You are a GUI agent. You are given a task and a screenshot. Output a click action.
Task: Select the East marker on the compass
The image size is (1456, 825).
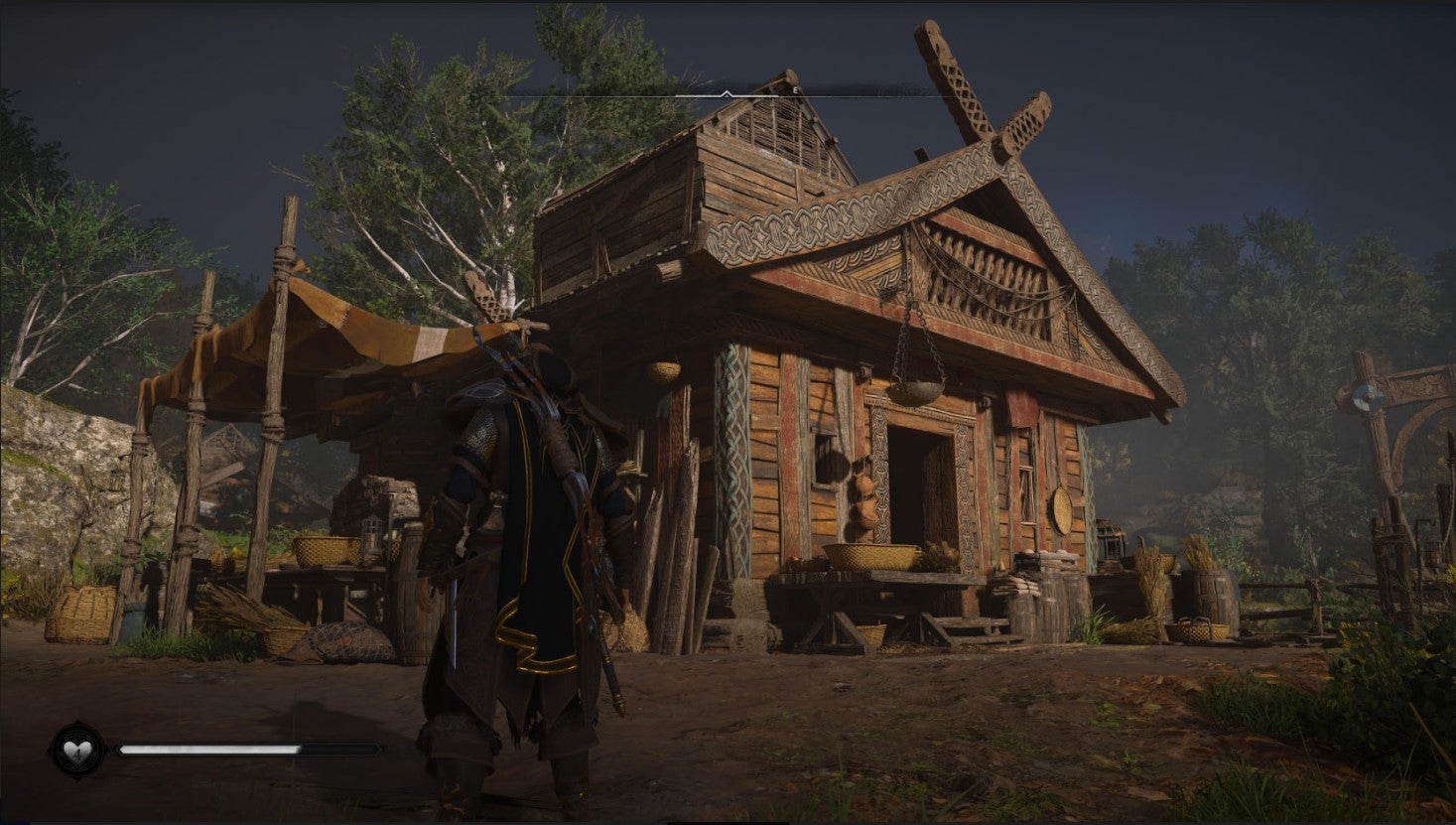pyautogui.click(x=794, y=91)
